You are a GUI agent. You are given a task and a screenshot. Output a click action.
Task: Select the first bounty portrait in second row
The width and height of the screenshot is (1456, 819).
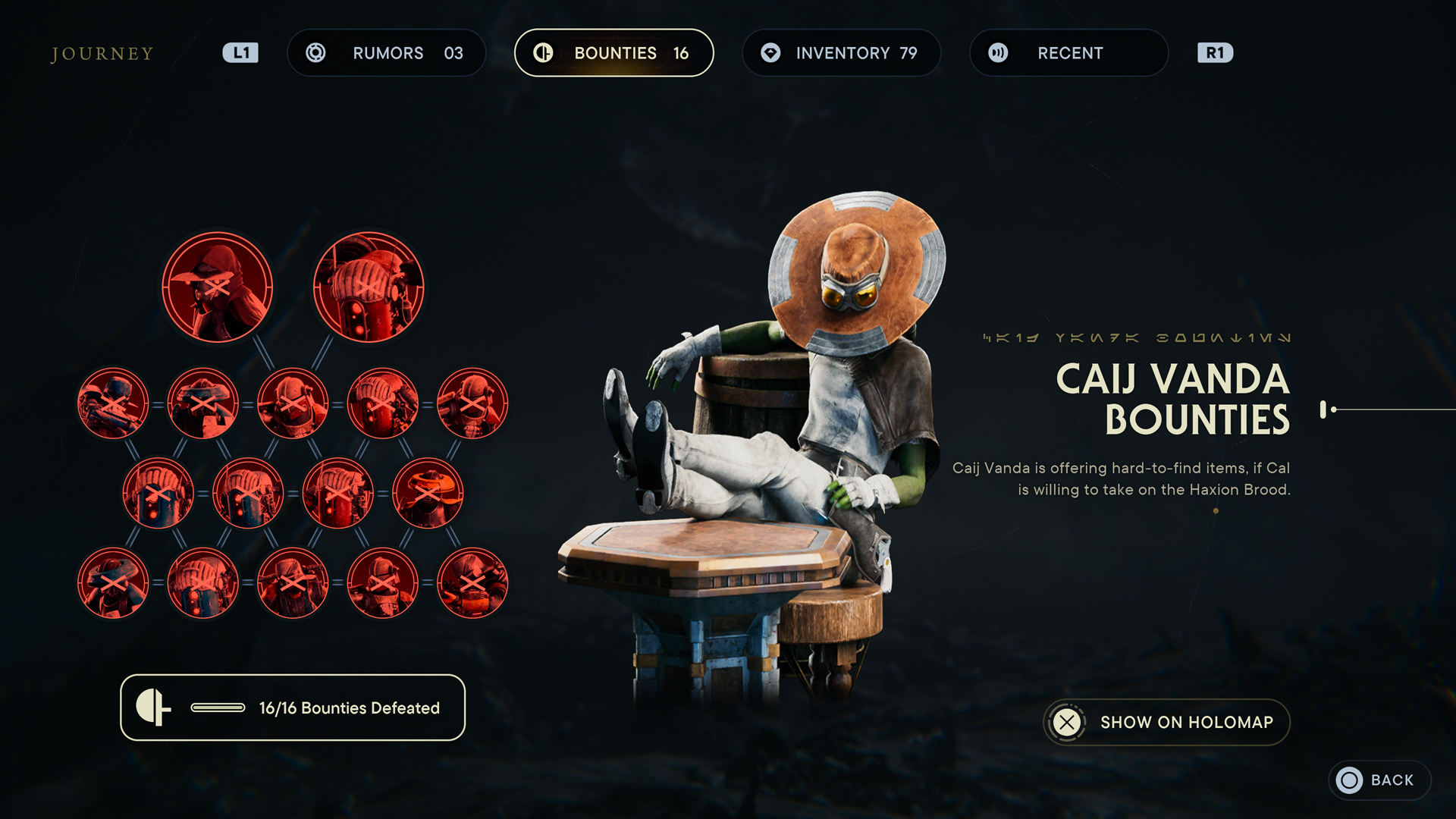click(112, 404)
